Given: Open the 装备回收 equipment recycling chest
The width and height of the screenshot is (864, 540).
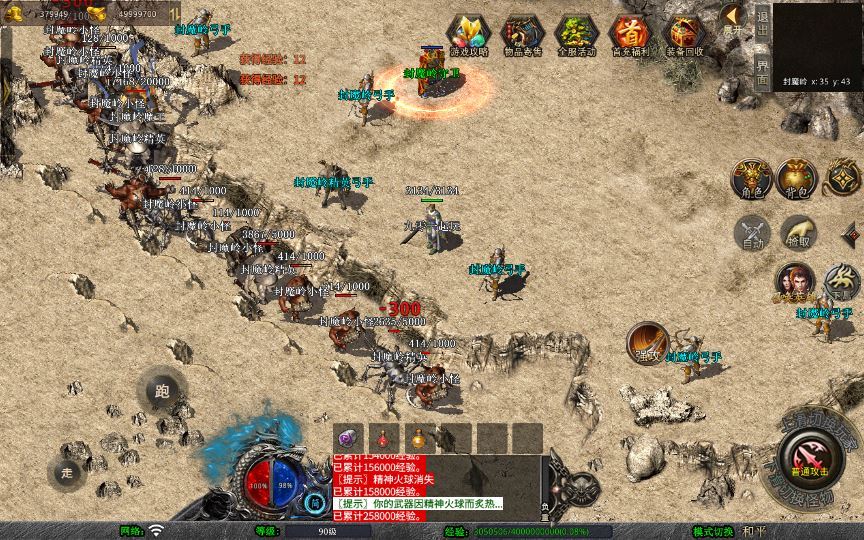Looking at the screenshot, I should (684, 36).
